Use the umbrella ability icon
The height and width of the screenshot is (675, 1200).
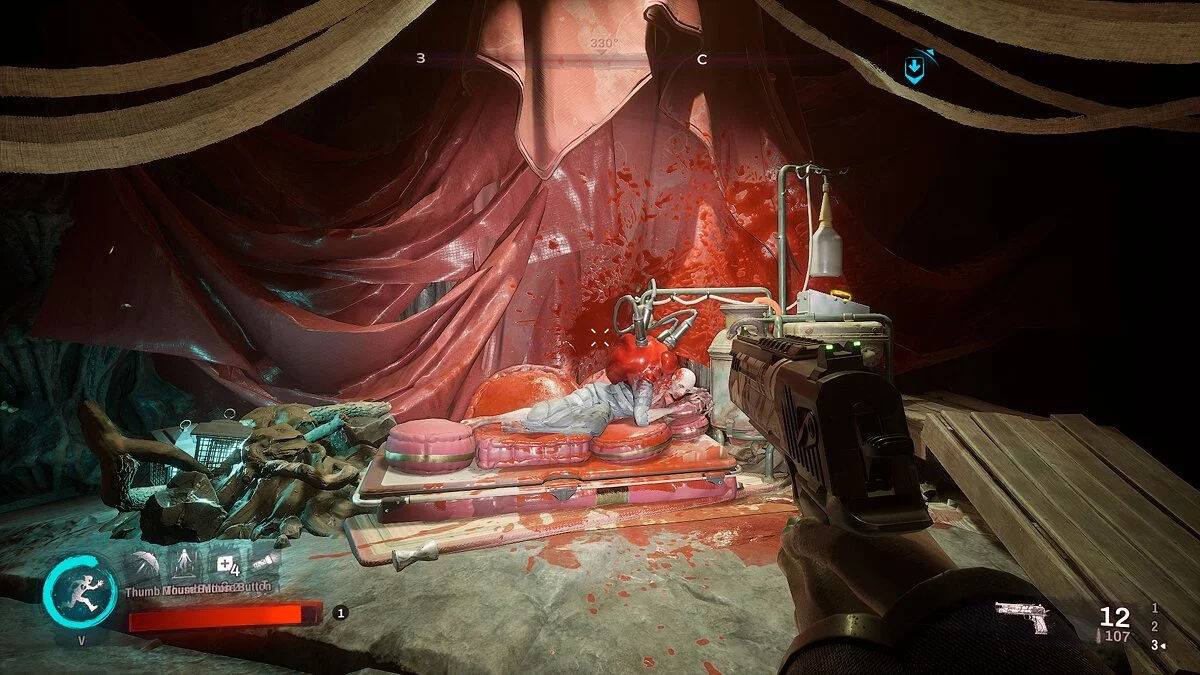(x=143, y=562)
